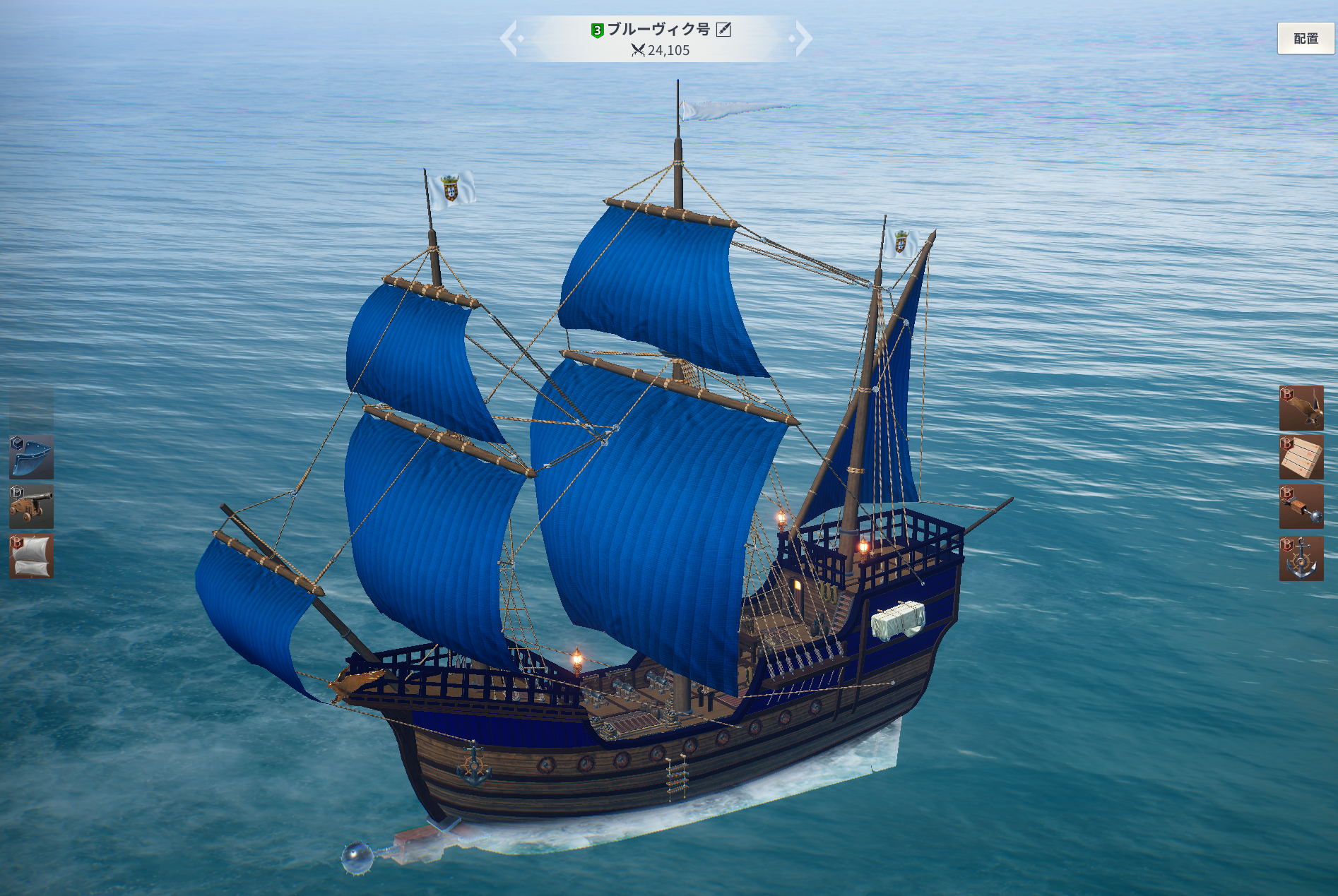
Task: Click the 配置 button
Action: point(1306,39)
